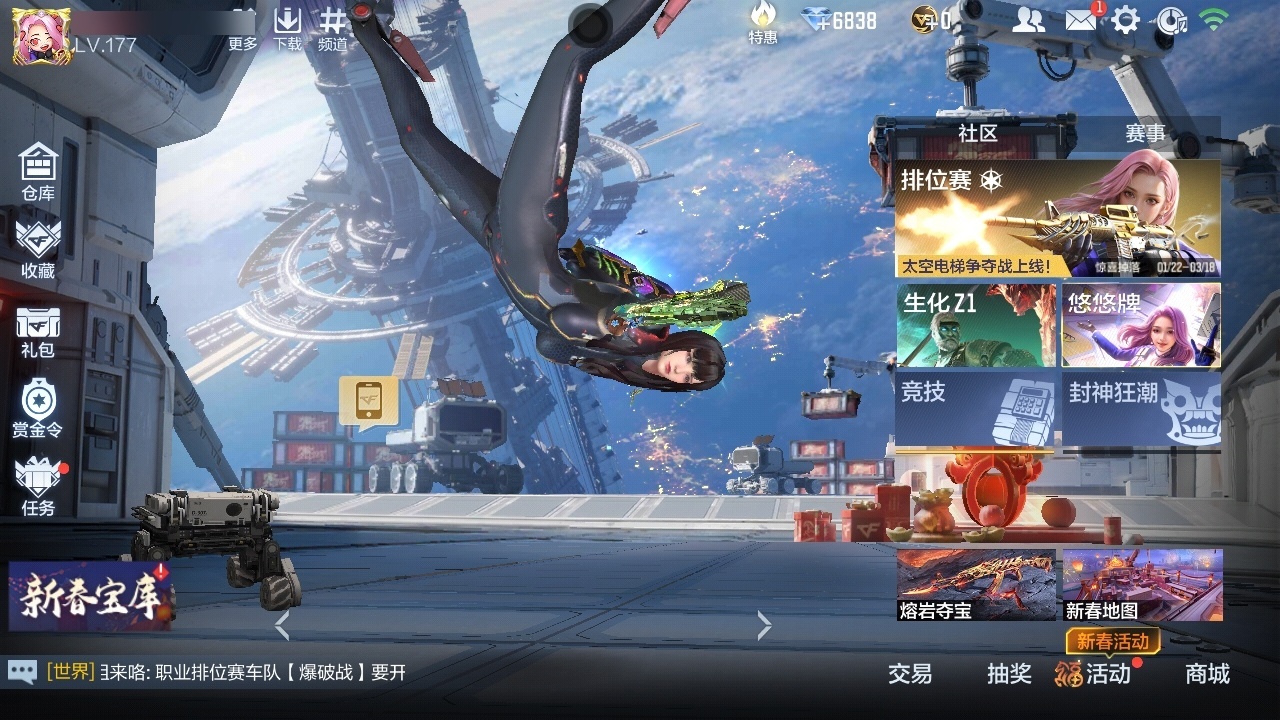Select the 排位赛 ranked match mode
This screenshot has width=1280, height=720.
pyautogui.click(x=1057, y=219)
